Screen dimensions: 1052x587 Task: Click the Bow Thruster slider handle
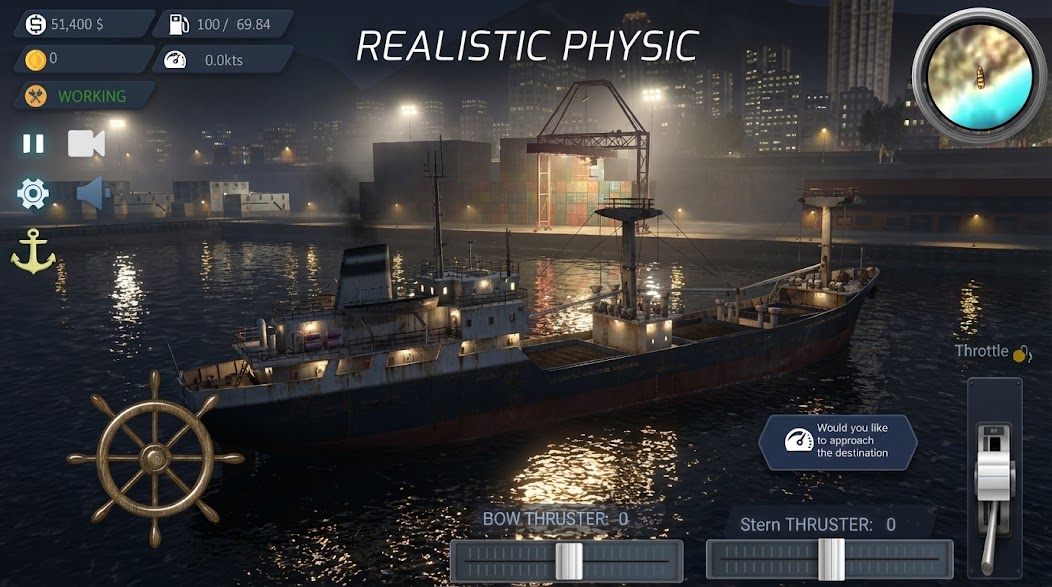click(x=569, y=560)
